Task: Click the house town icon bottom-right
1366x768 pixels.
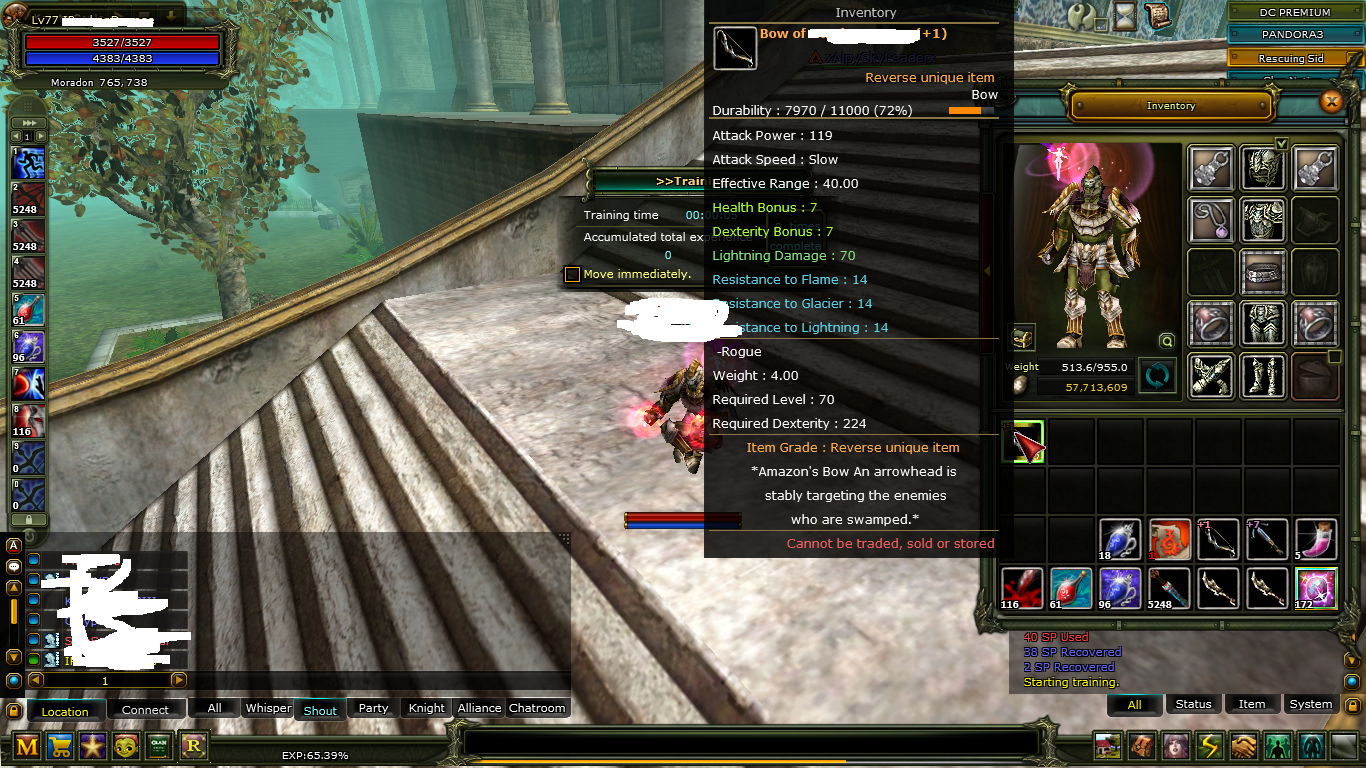Action: (1107, 746)
